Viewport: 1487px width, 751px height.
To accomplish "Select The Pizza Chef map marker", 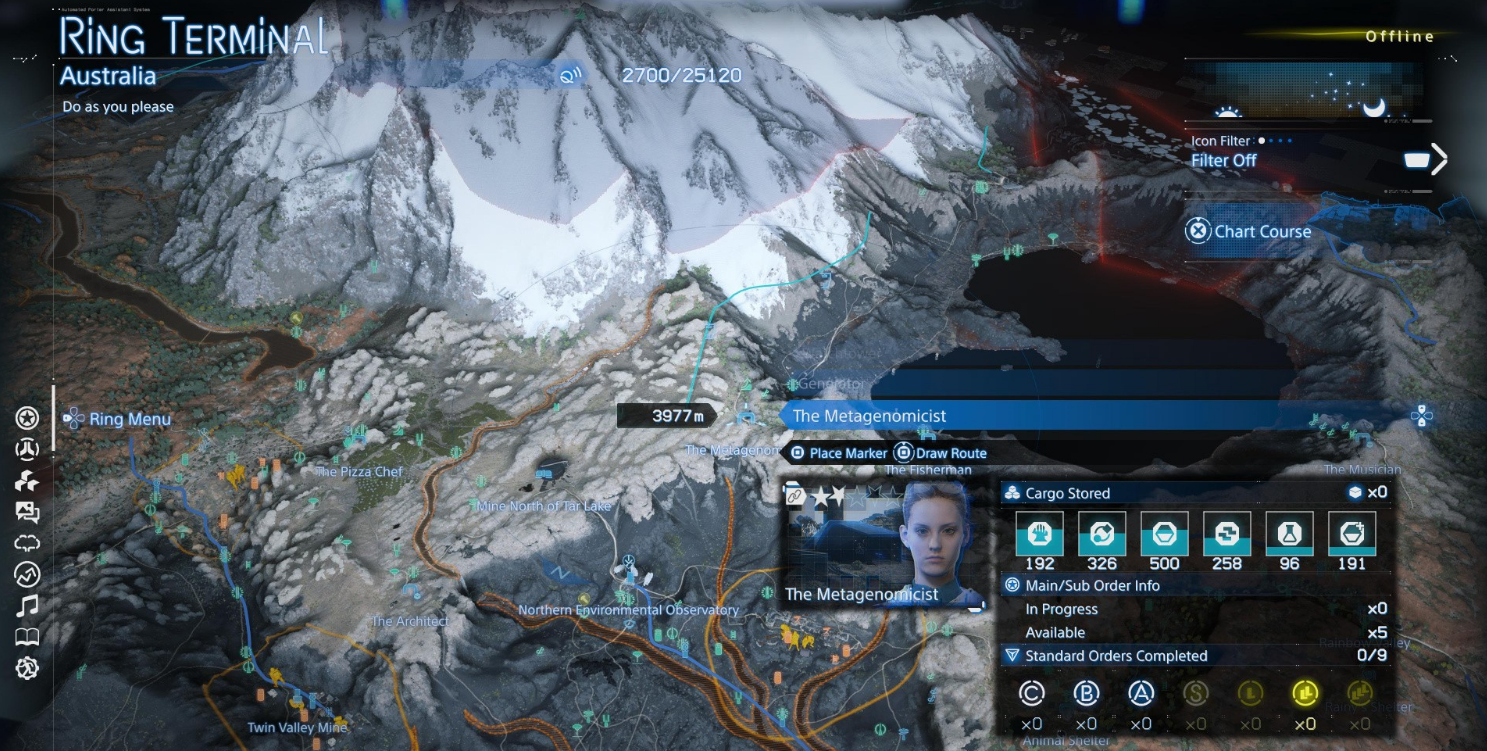I will (359, 471).
